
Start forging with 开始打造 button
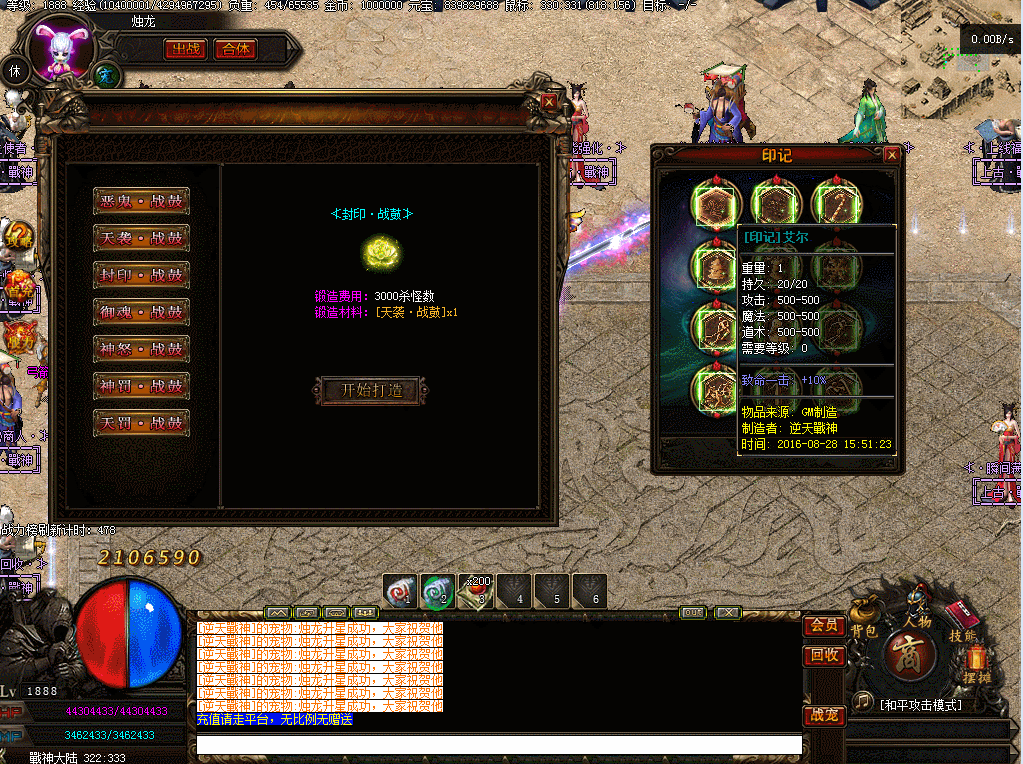coord(372,390)
